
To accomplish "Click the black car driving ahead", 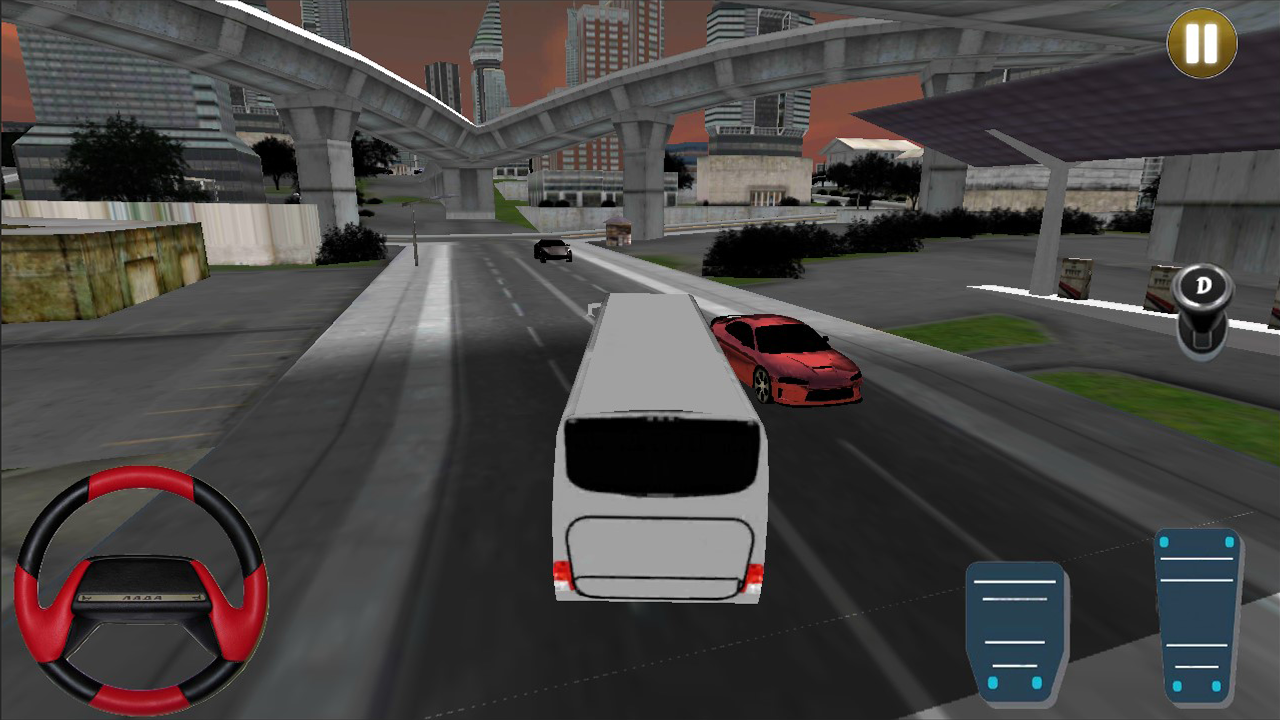I will click(551, 251).
